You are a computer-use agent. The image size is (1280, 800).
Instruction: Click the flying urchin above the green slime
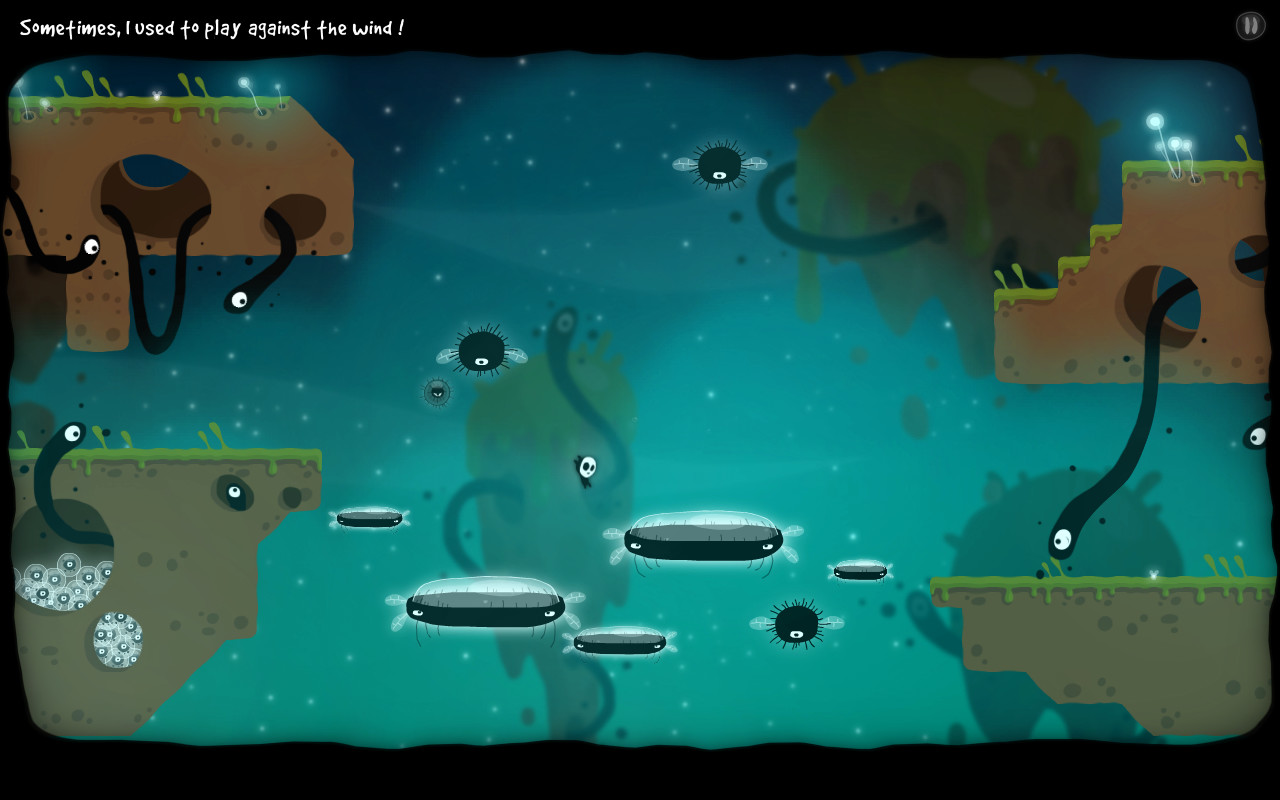[x=720, y=163]
